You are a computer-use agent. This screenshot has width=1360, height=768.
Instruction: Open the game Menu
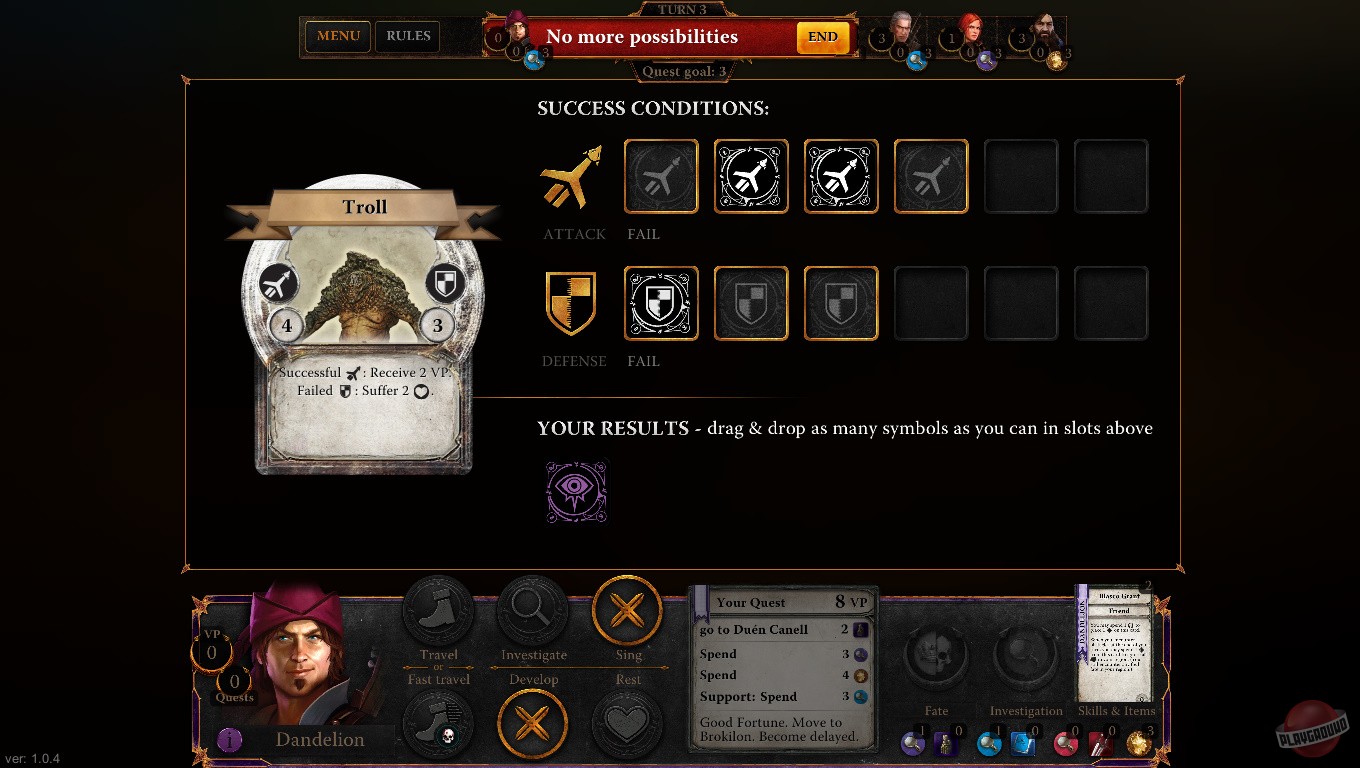coord(337,36)
